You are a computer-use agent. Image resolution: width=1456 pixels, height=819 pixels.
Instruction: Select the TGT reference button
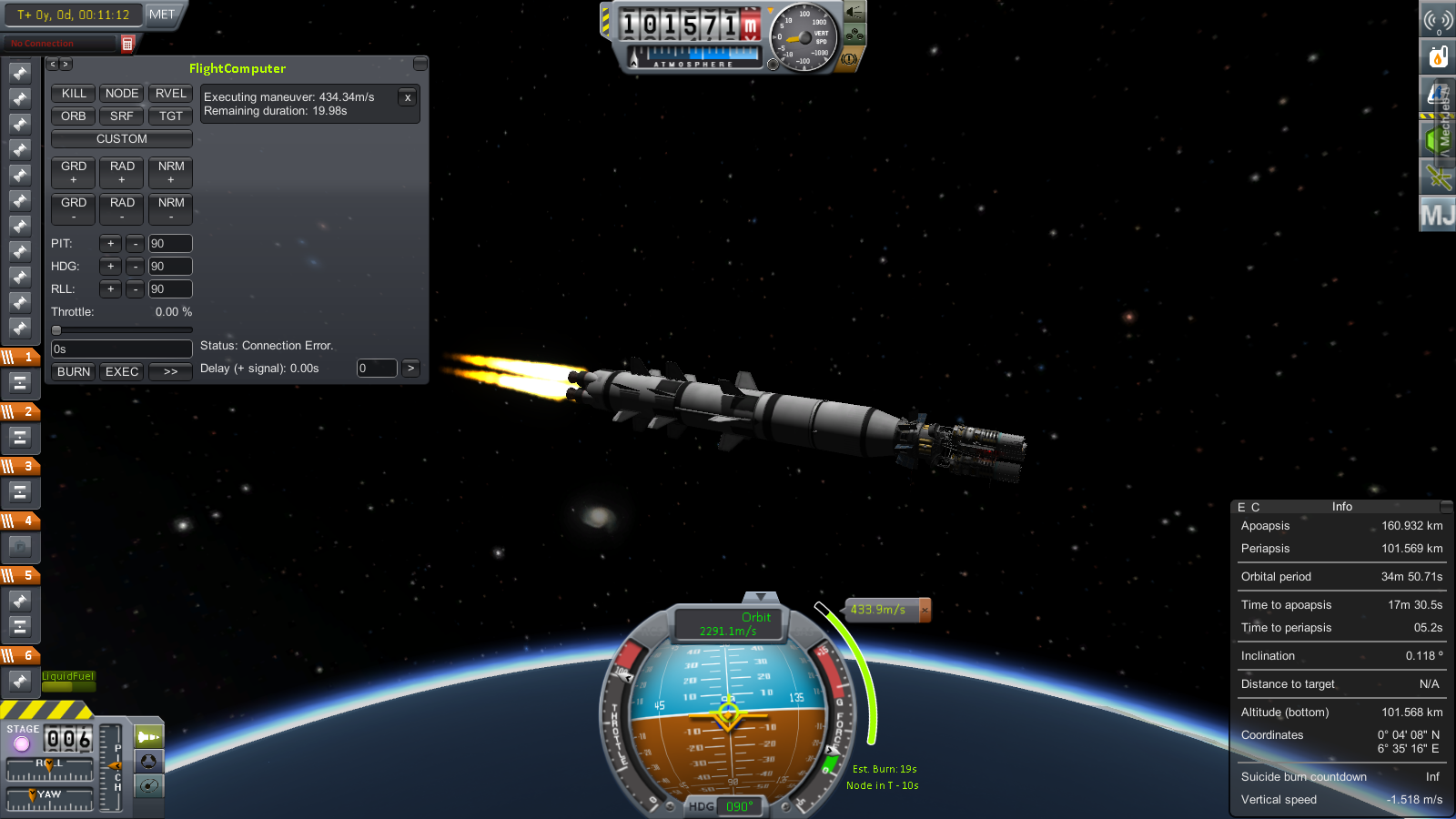170,116
